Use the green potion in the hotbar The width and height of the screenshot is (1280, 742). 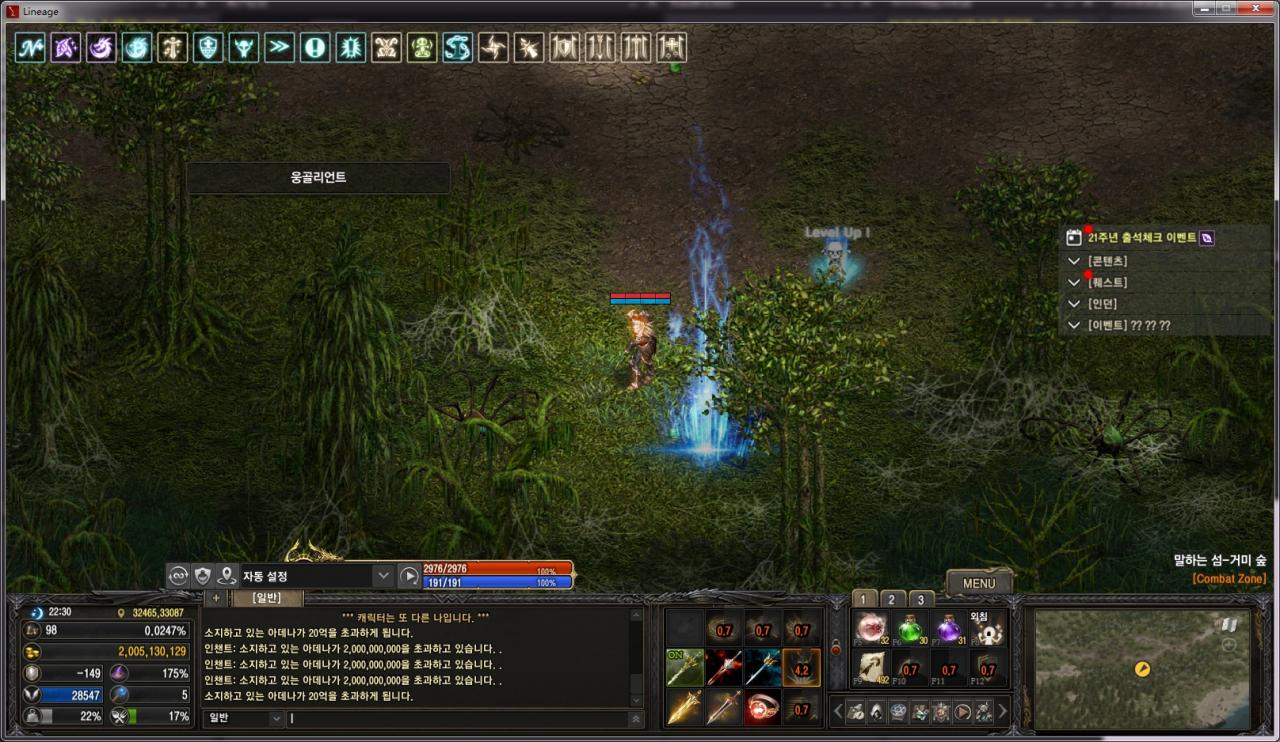point(909,630)
